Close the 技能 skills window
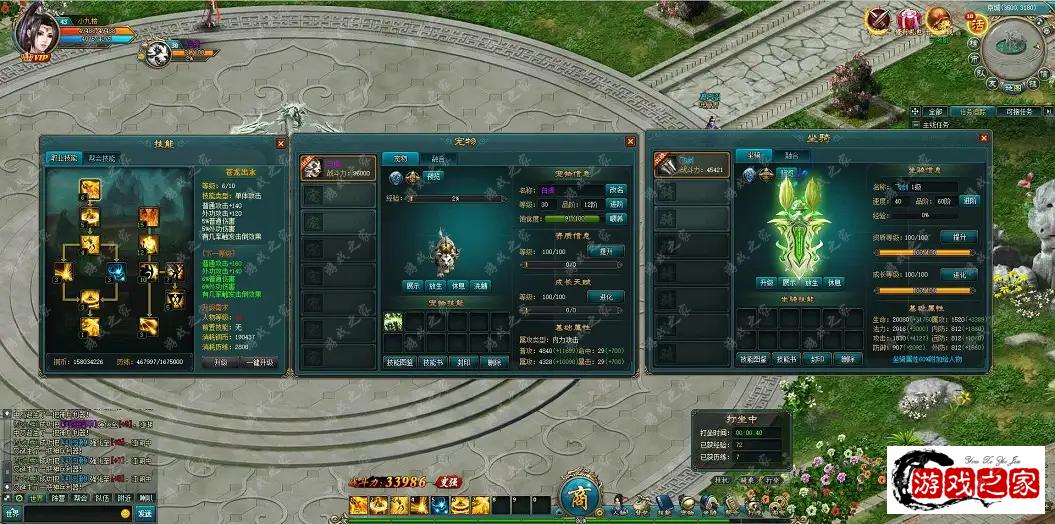 click(279, 143)
